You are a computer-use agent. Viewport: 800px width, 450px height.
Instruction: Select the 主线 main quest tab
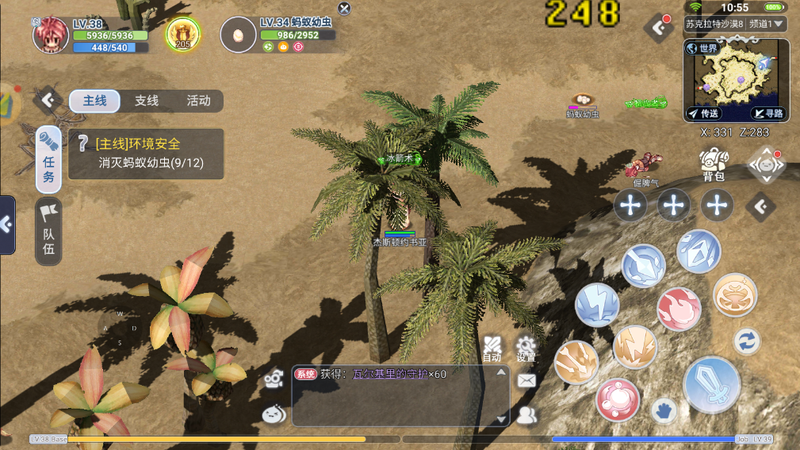coord(95,101)
